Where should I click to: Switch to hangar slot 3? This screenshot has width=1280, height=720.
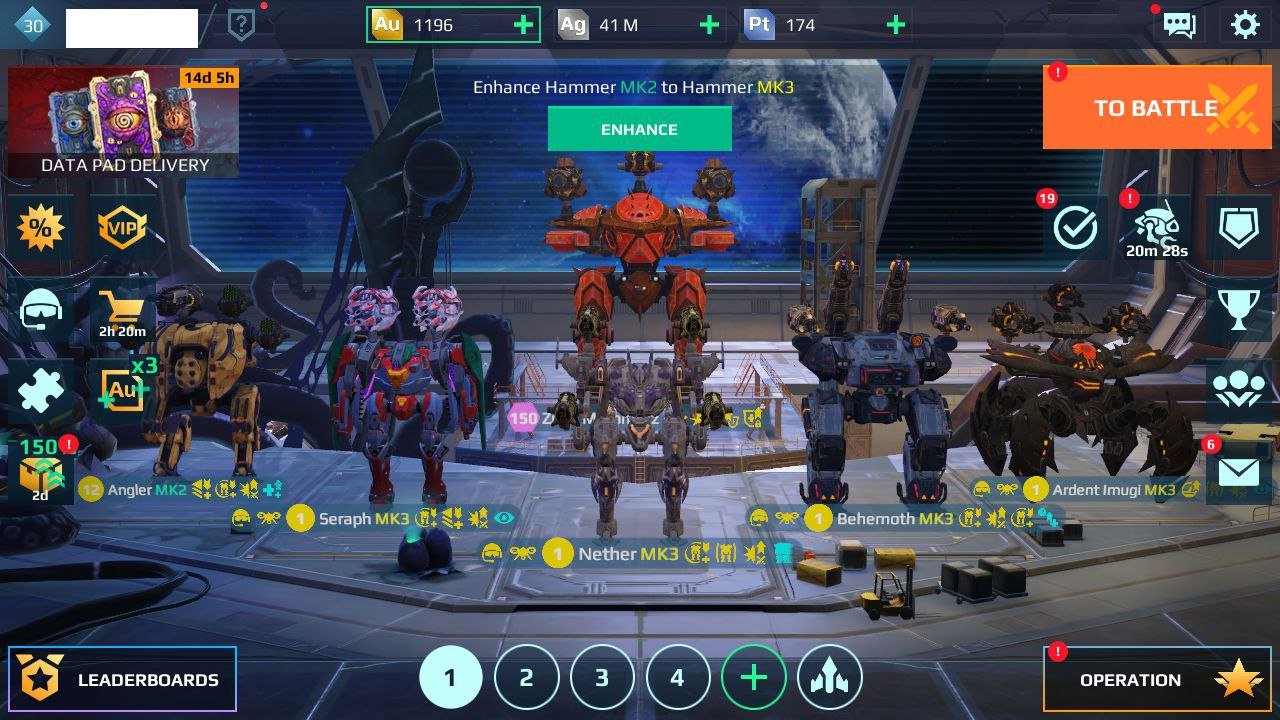[x=602, y=678]
